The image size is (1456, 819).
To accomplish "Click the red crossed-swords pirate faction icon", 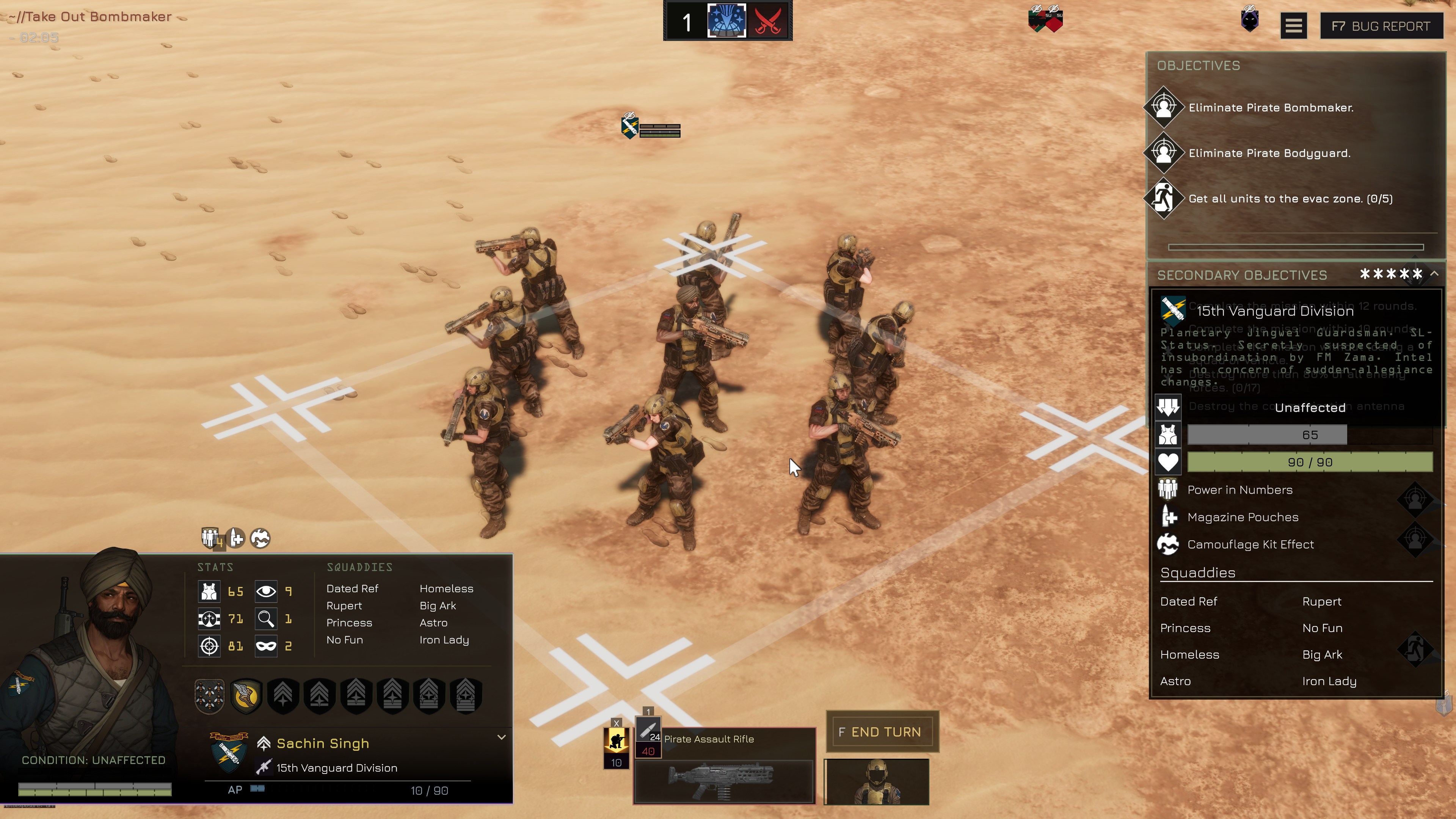I will [x=768, y=22].
